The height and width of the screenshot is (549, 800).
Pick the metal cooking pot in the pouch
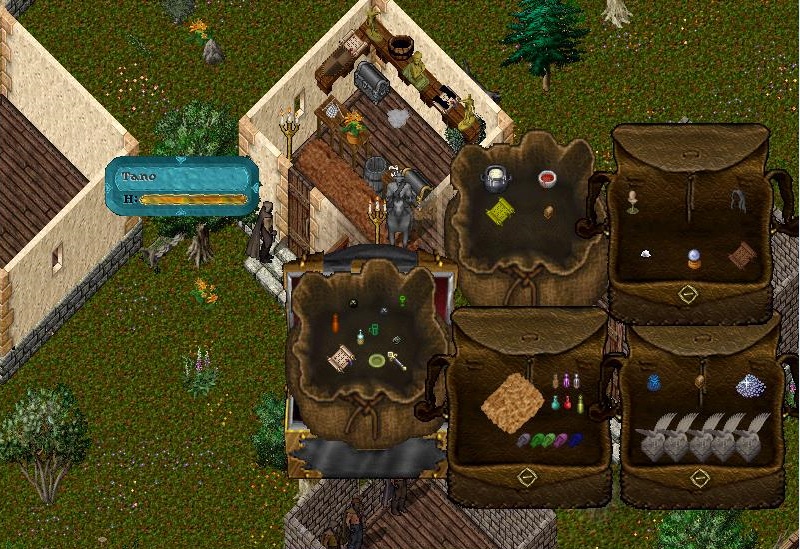tap(496, 179)
